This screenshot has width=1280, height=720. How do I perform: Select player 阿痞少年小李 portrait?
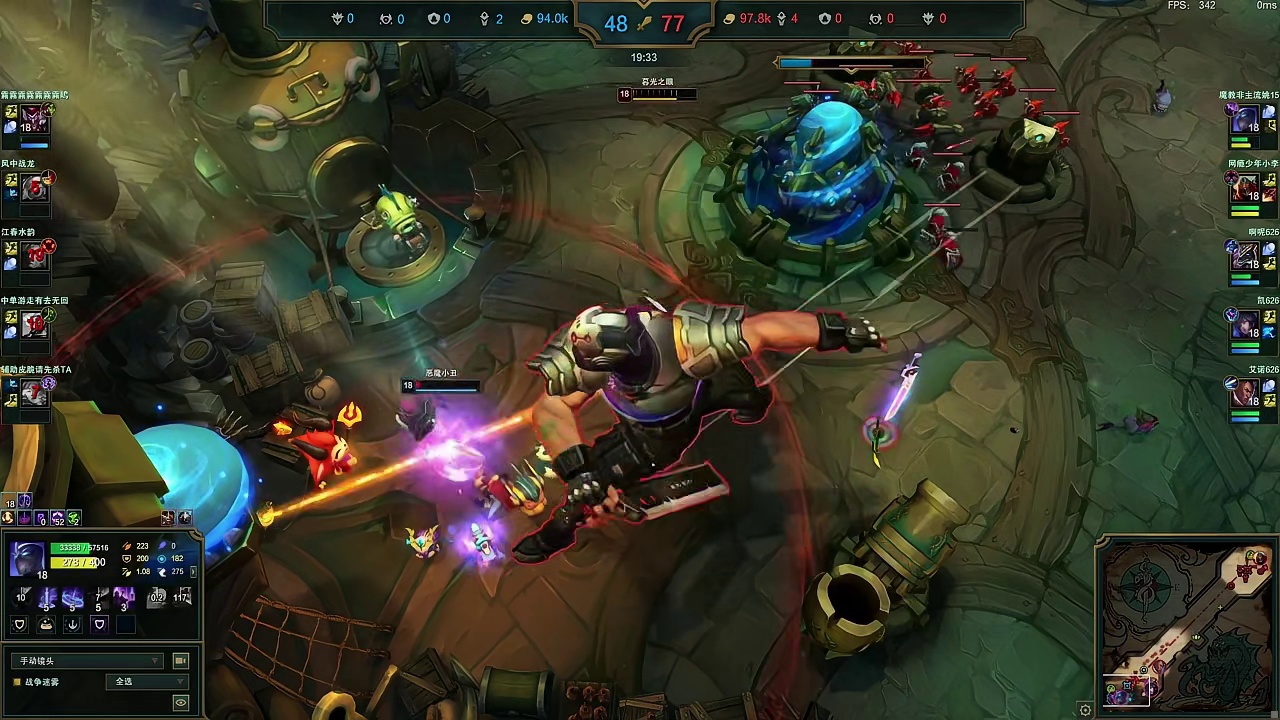[x=1245, y=187]
